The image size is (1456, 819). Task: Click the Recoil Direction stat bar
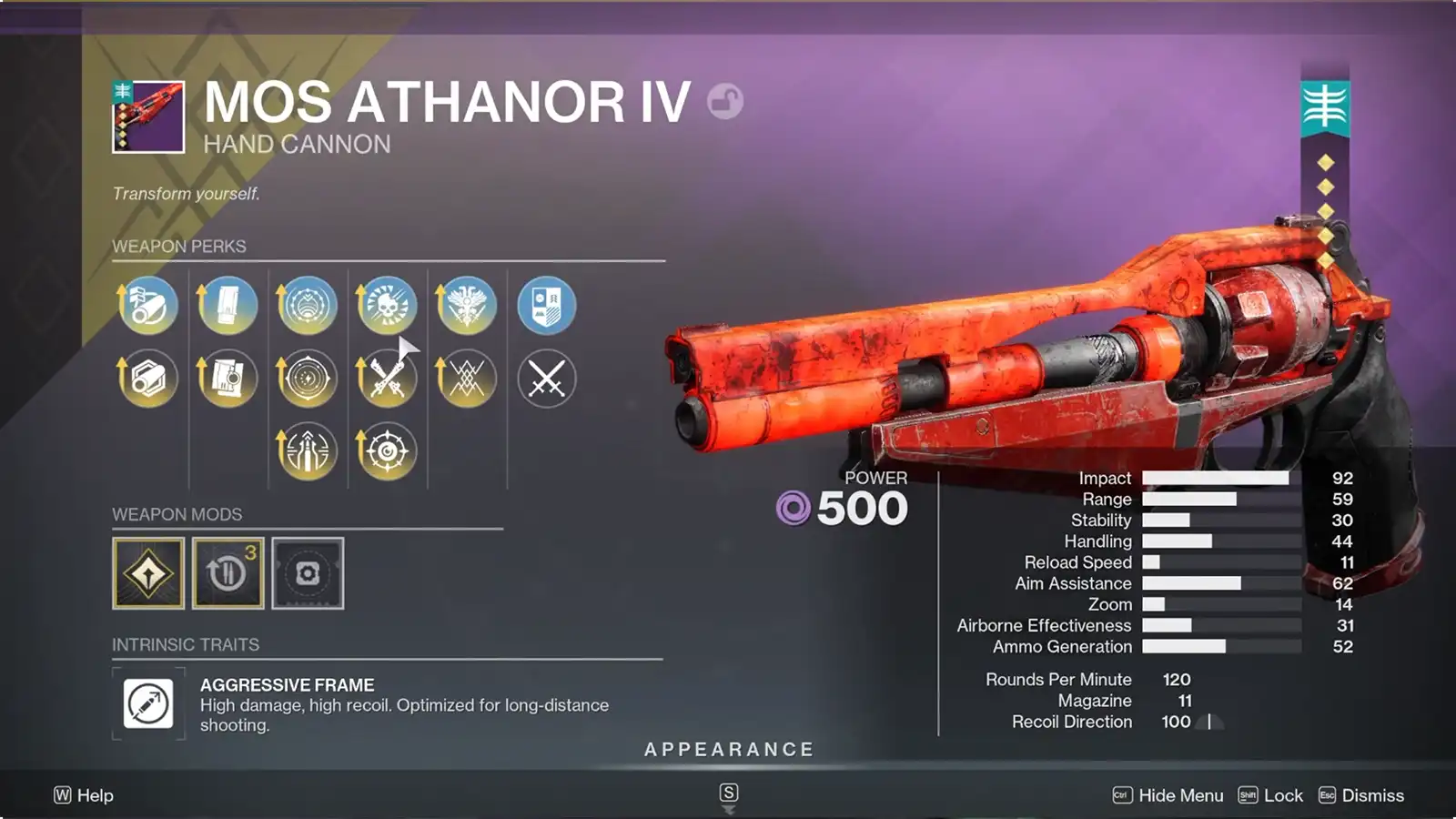tap(1183, 722)
